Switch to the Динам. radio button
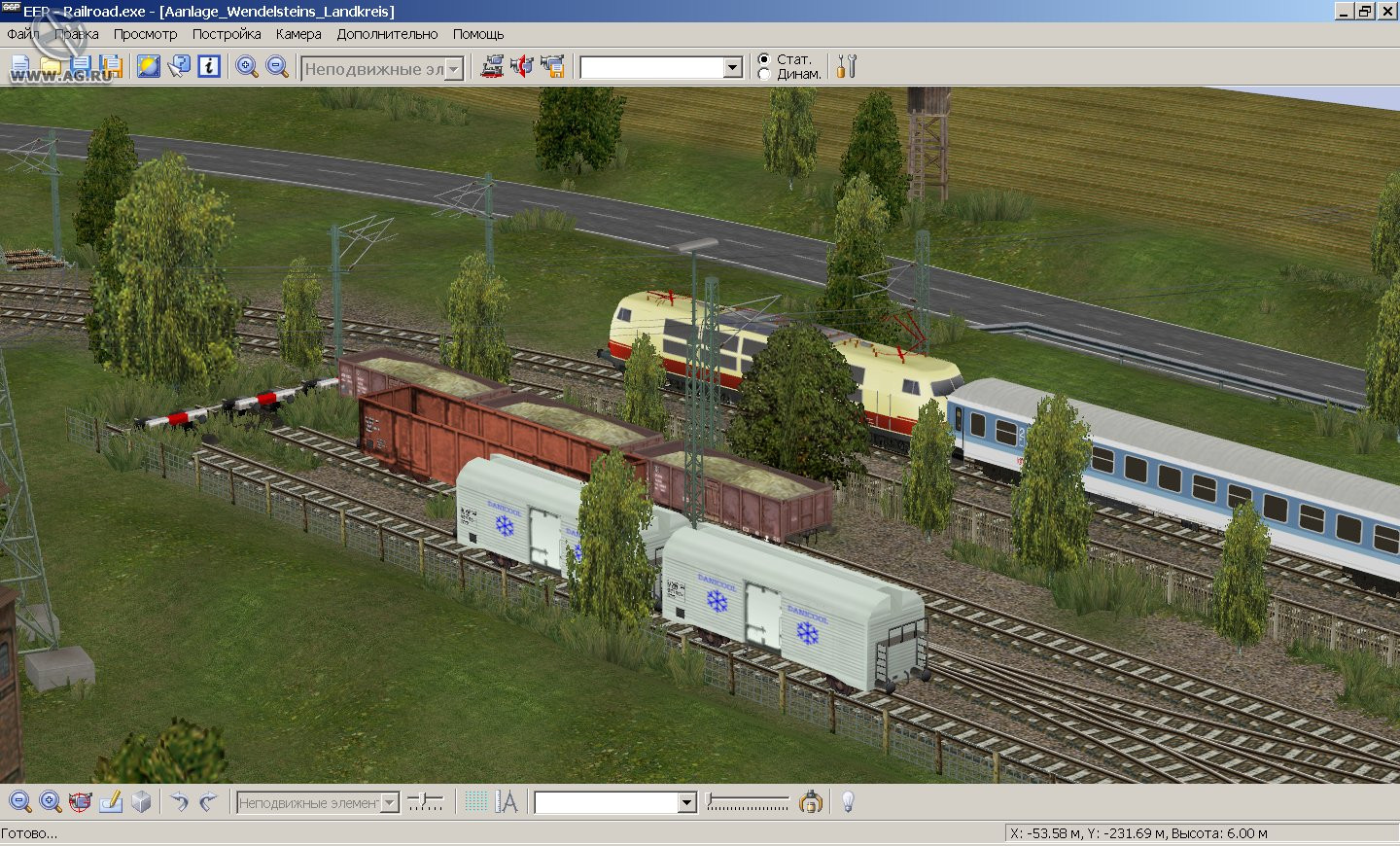 click(x=766, y=73)
